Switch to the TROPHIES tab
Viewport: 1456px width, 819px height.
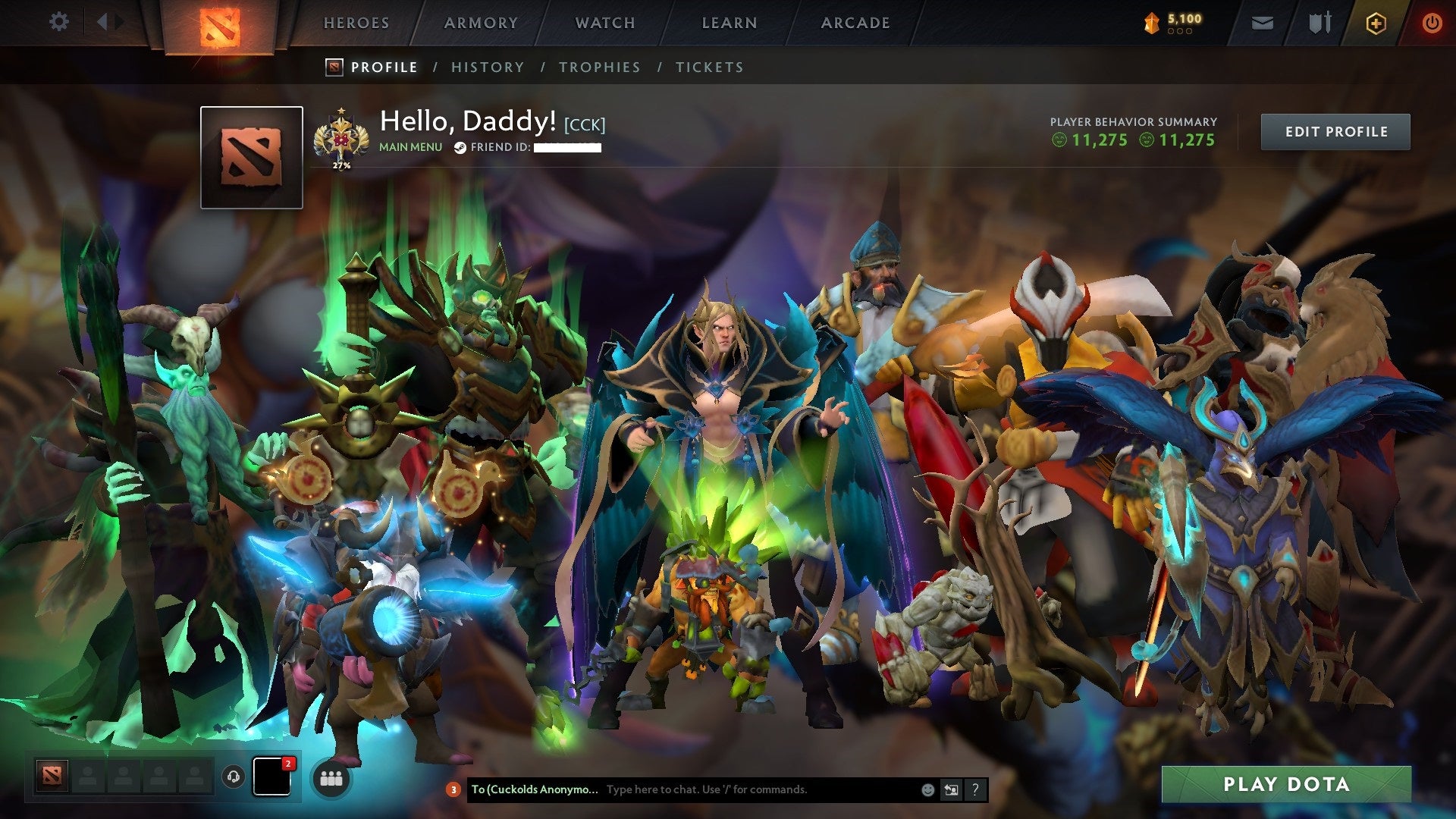[x=599, y=67]
